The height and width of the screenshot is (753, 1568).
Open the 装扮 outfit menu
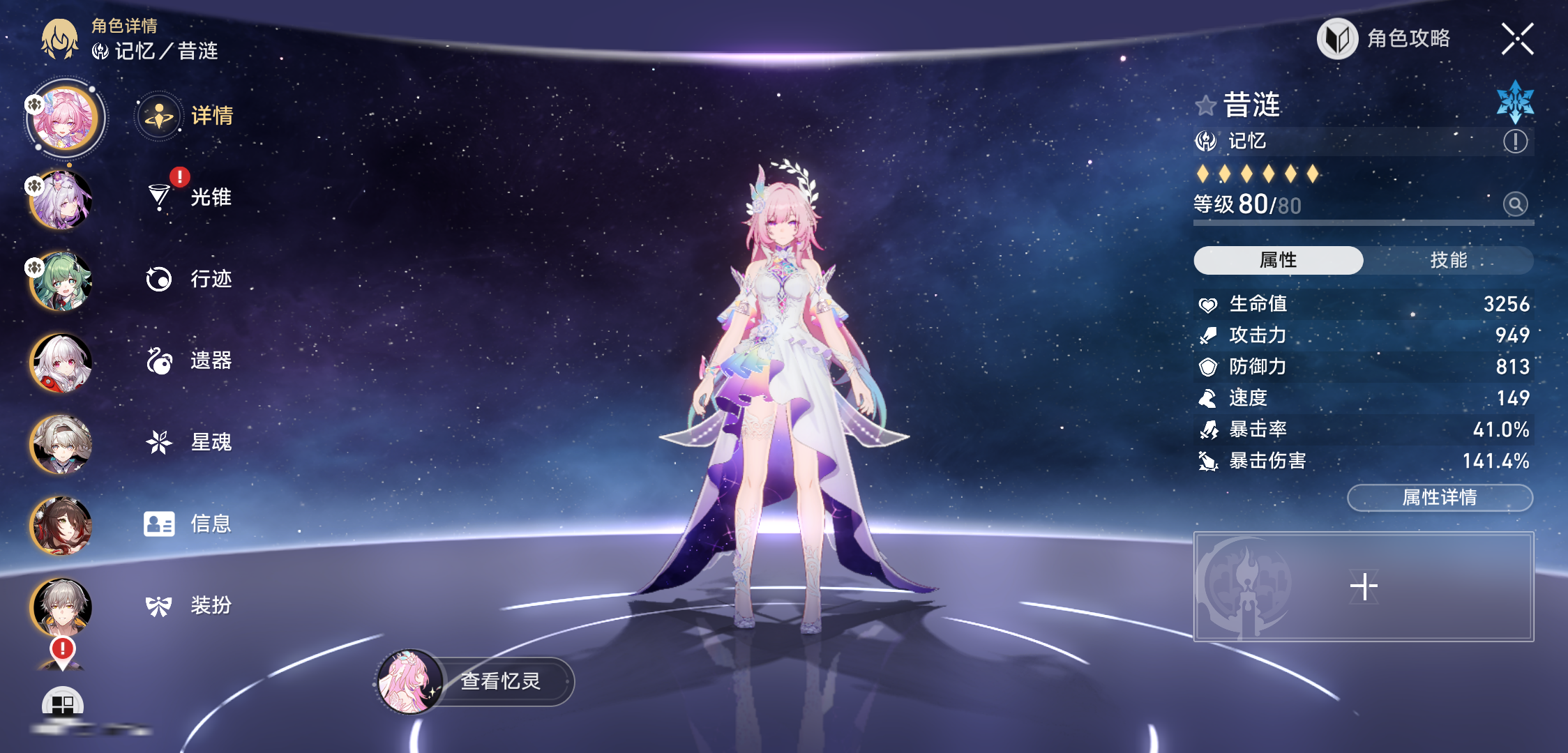coord(190,605)
